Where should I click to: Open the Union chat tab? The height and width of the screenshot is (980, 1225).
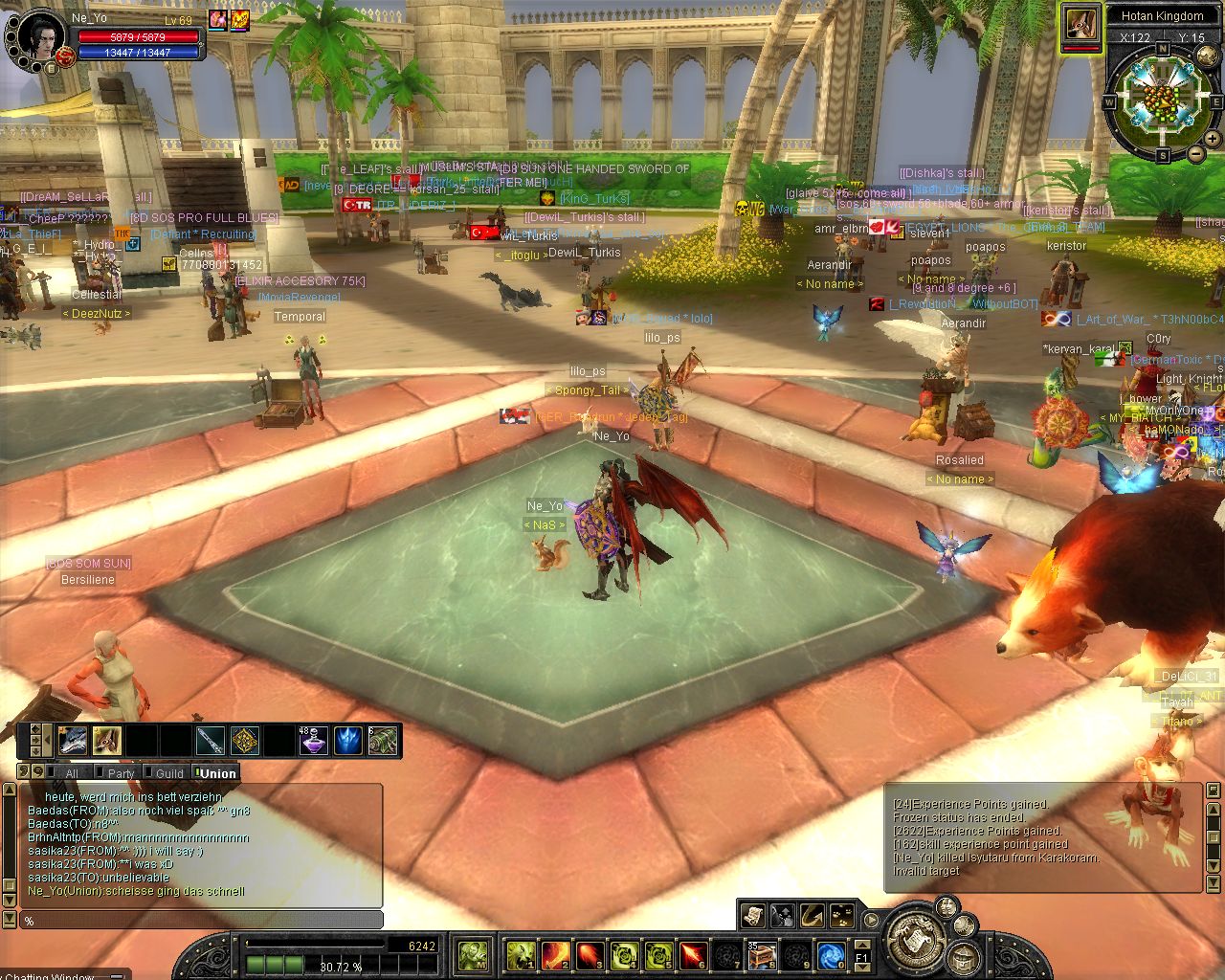(x=218, y=773)
